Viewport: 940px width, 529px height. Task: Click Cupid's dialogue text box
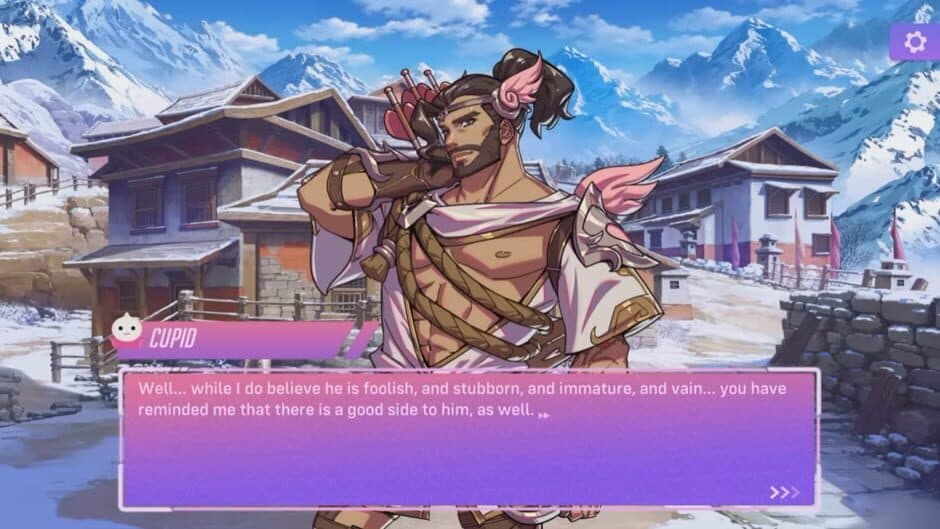(x=468, y=440)
